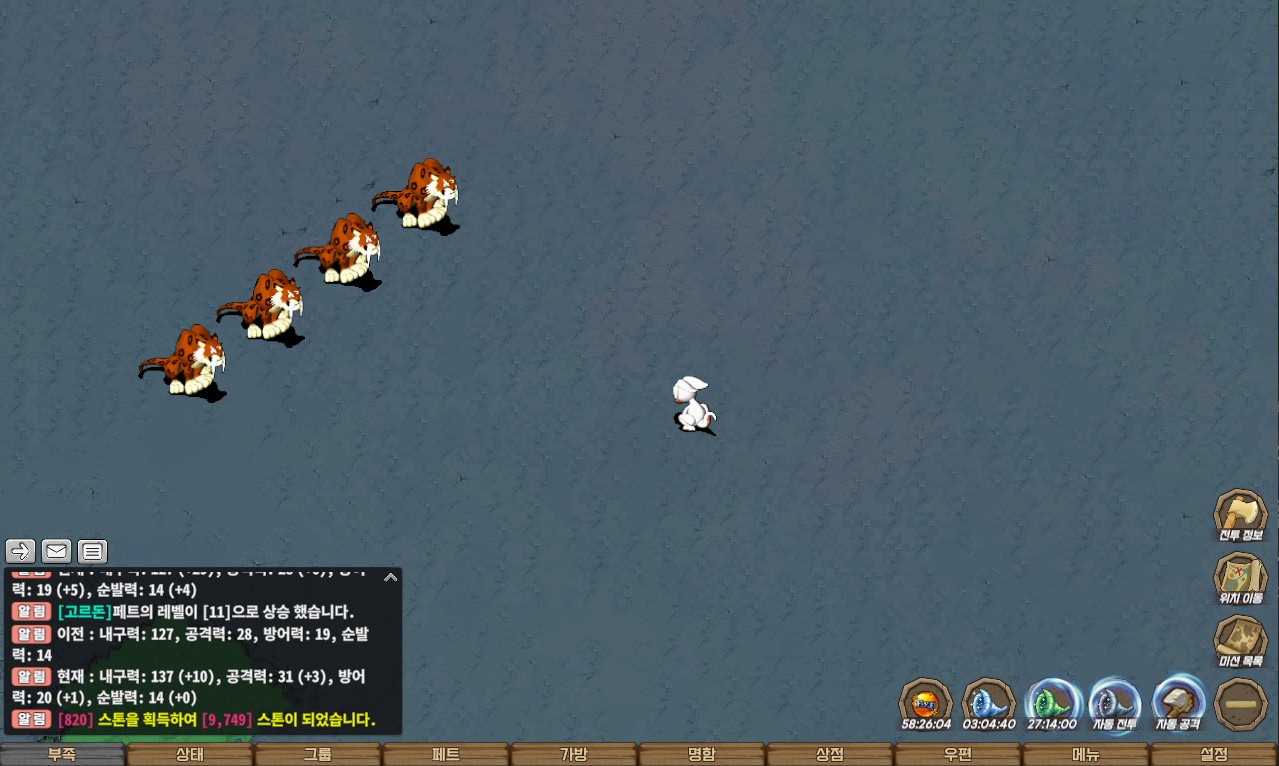Open the 상태 (Status) menu
Viewport: 1279px width, 766px height.
coord(190,755)
